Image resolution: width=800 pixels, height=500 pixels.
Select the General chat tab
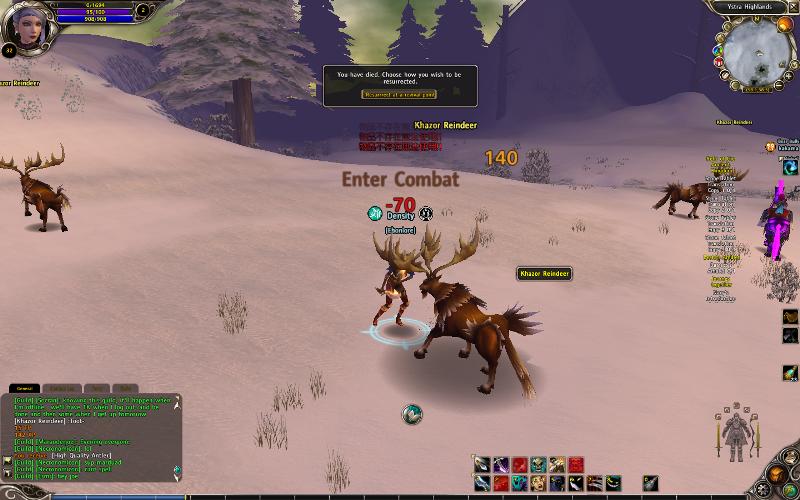click(x=25, y=387)
